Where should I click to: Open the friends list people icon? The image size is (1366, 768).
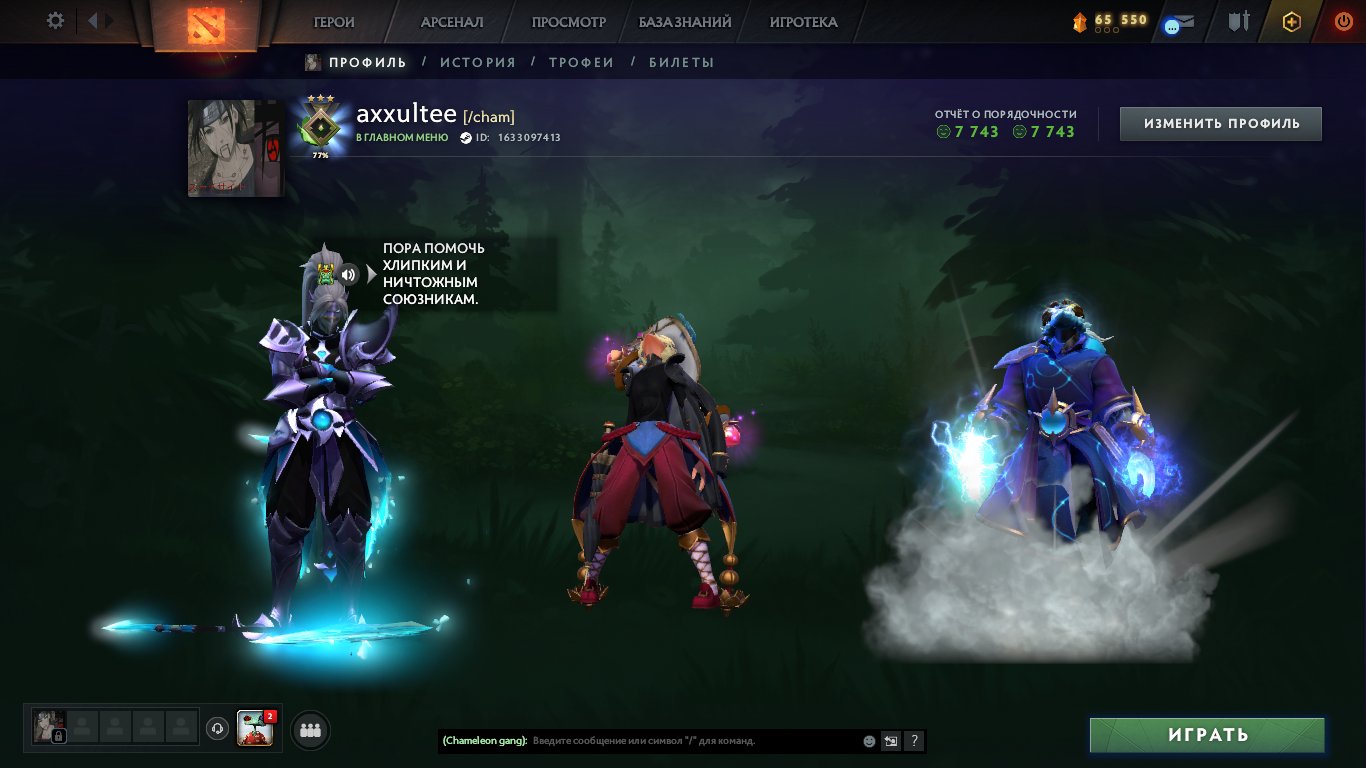[309, 730]
